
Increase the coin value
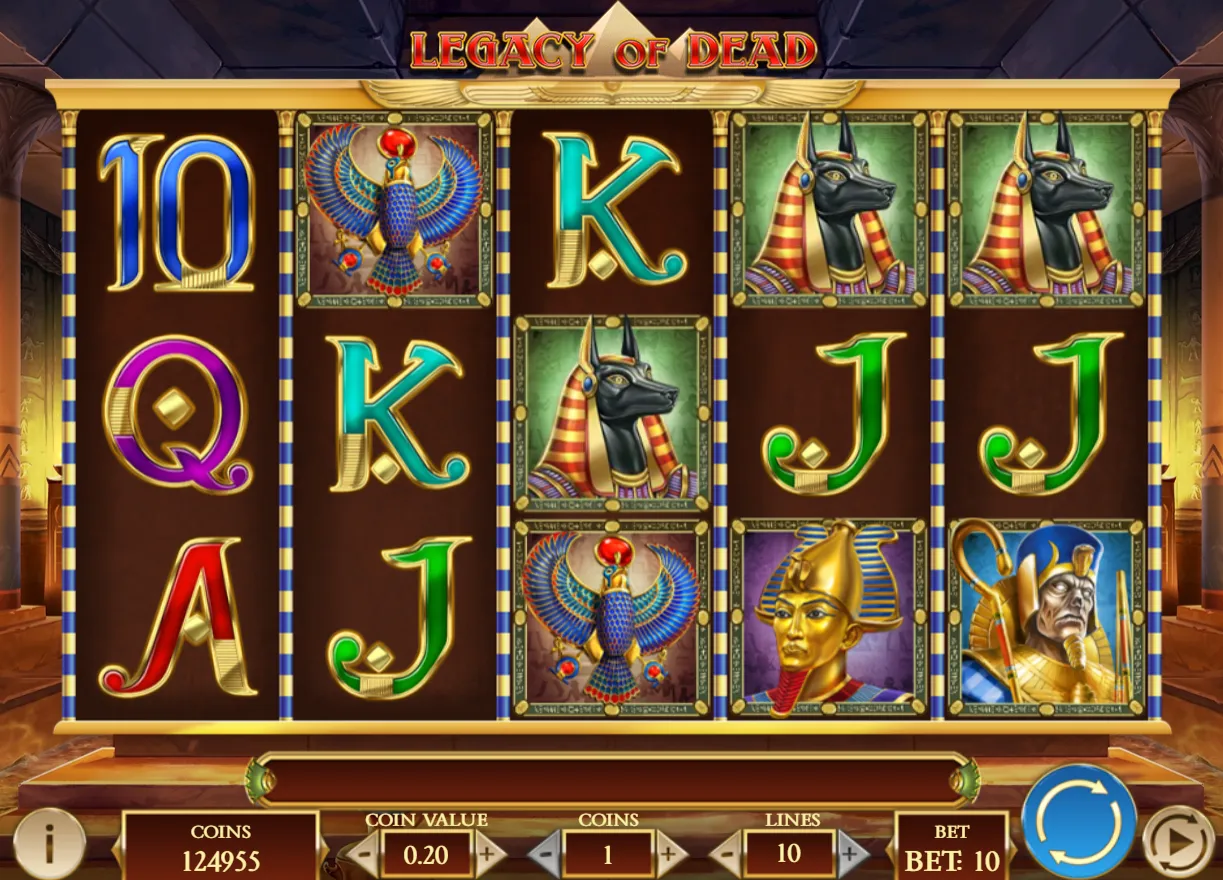488,855
